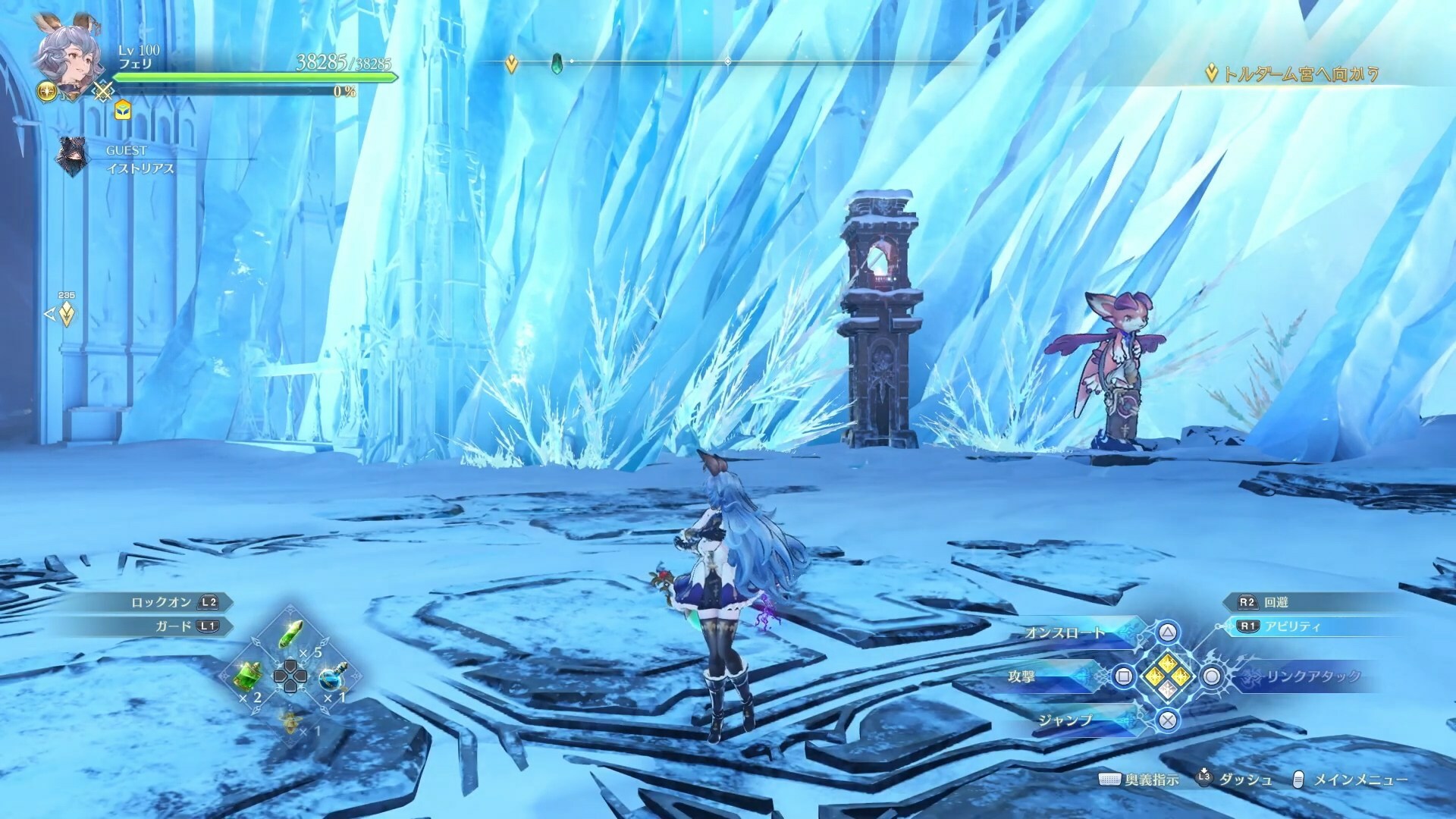Click the yellow objective marker on compass
Viewport: 1456px width, 819px height.
pyautogui.click(x=512, y=64)
